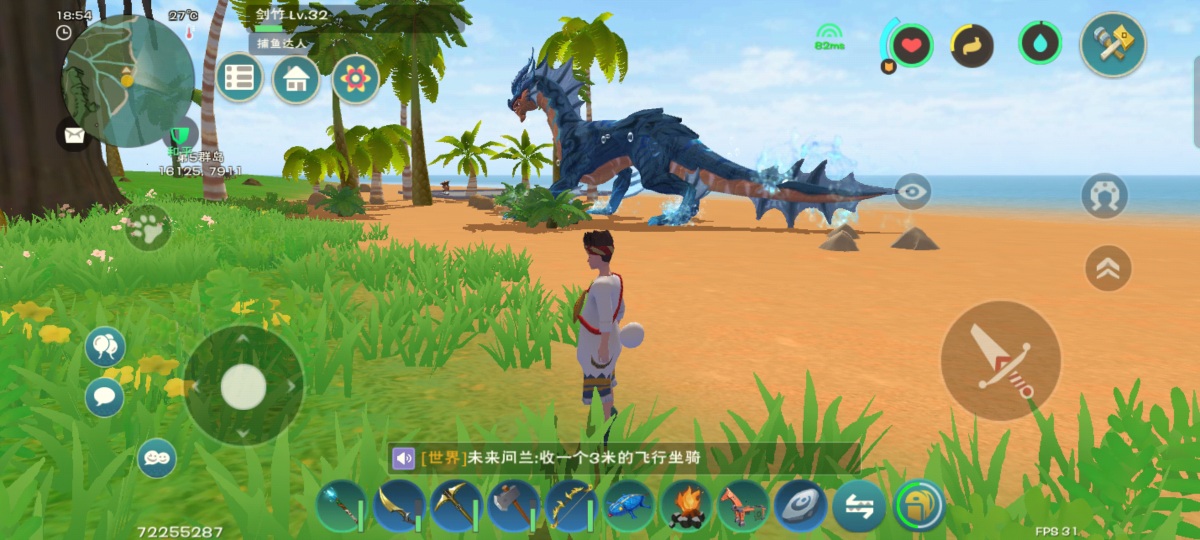Attack with the sword button

click(1001, 360)
